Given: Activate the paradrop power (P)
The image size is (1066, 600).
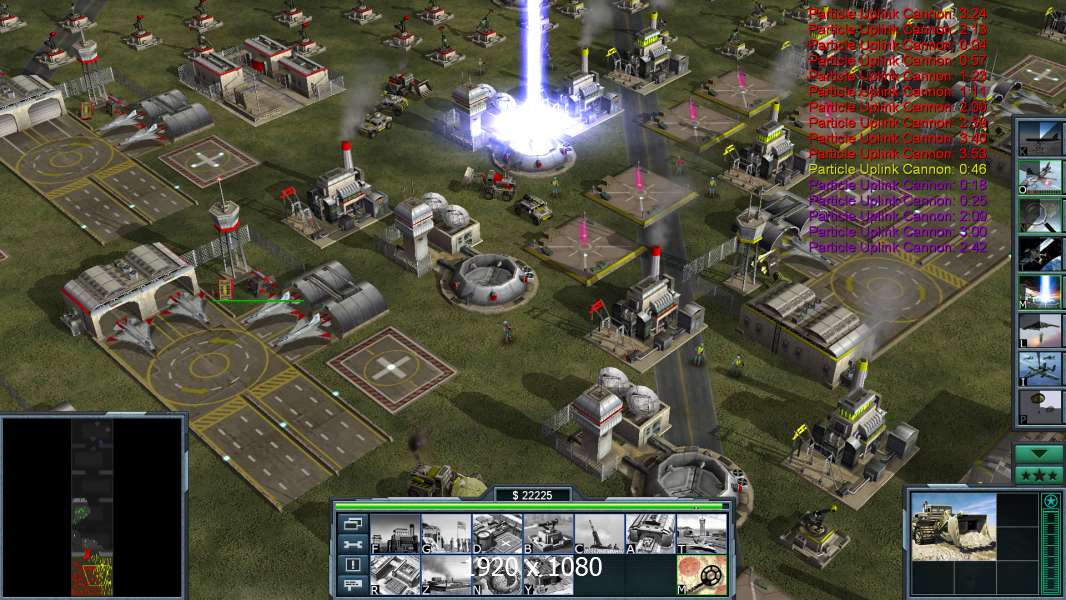Looking at the screenshot, I should 1040,406.
